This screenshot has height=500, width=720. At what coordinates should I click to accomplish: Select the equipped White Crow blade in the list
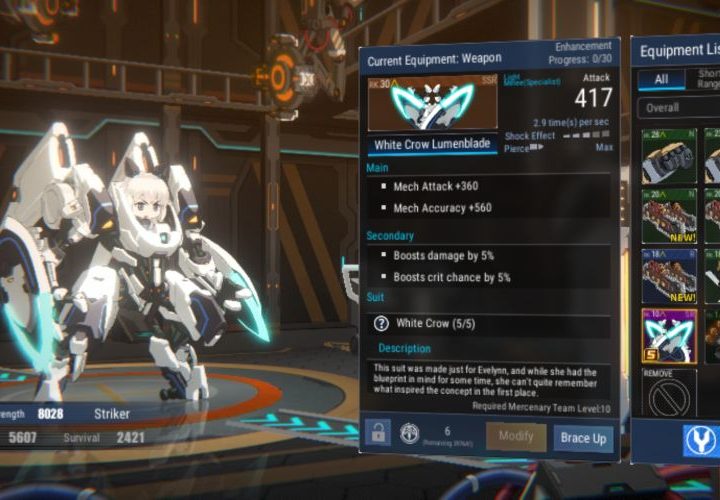(668, 335)
